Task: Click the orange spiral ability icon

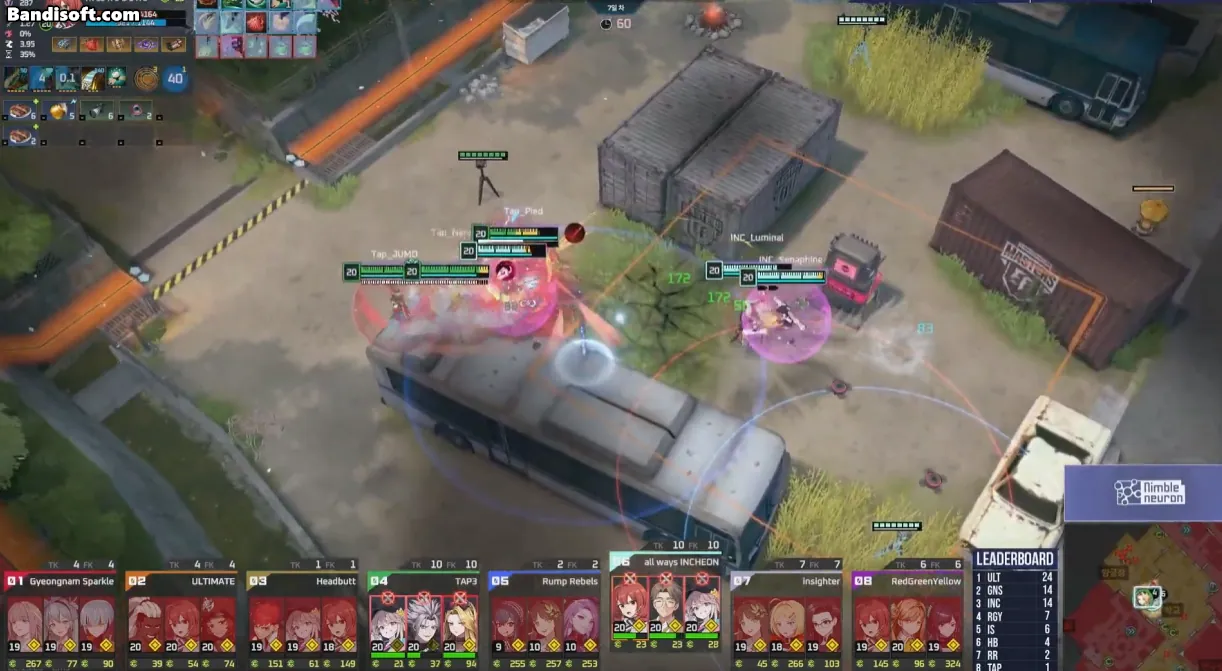Action: point(148,79)
